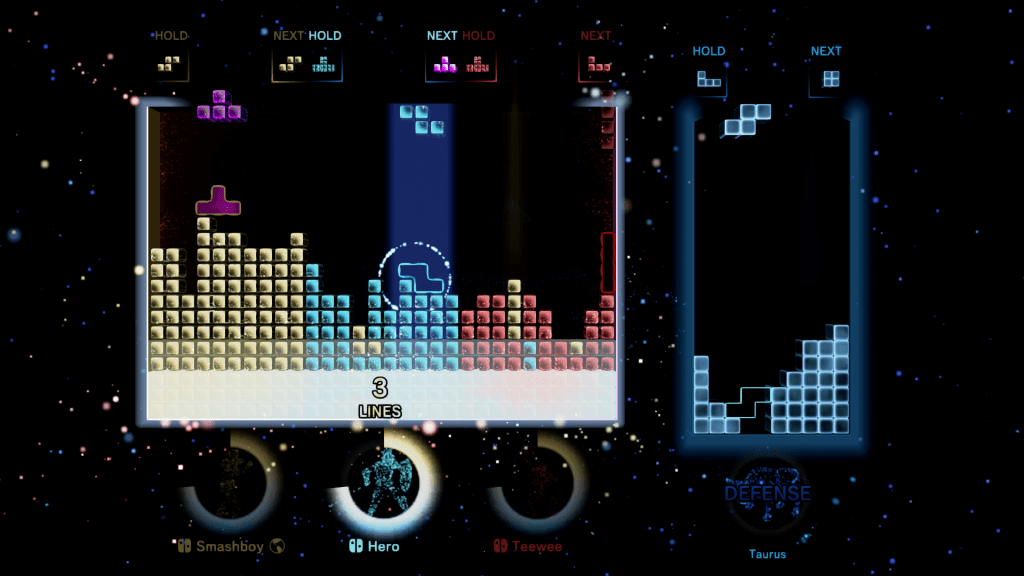The image size is (1024, 576).
Task: Click Hero's NEXT box with magenta piece
Action: tap(443, 65)
